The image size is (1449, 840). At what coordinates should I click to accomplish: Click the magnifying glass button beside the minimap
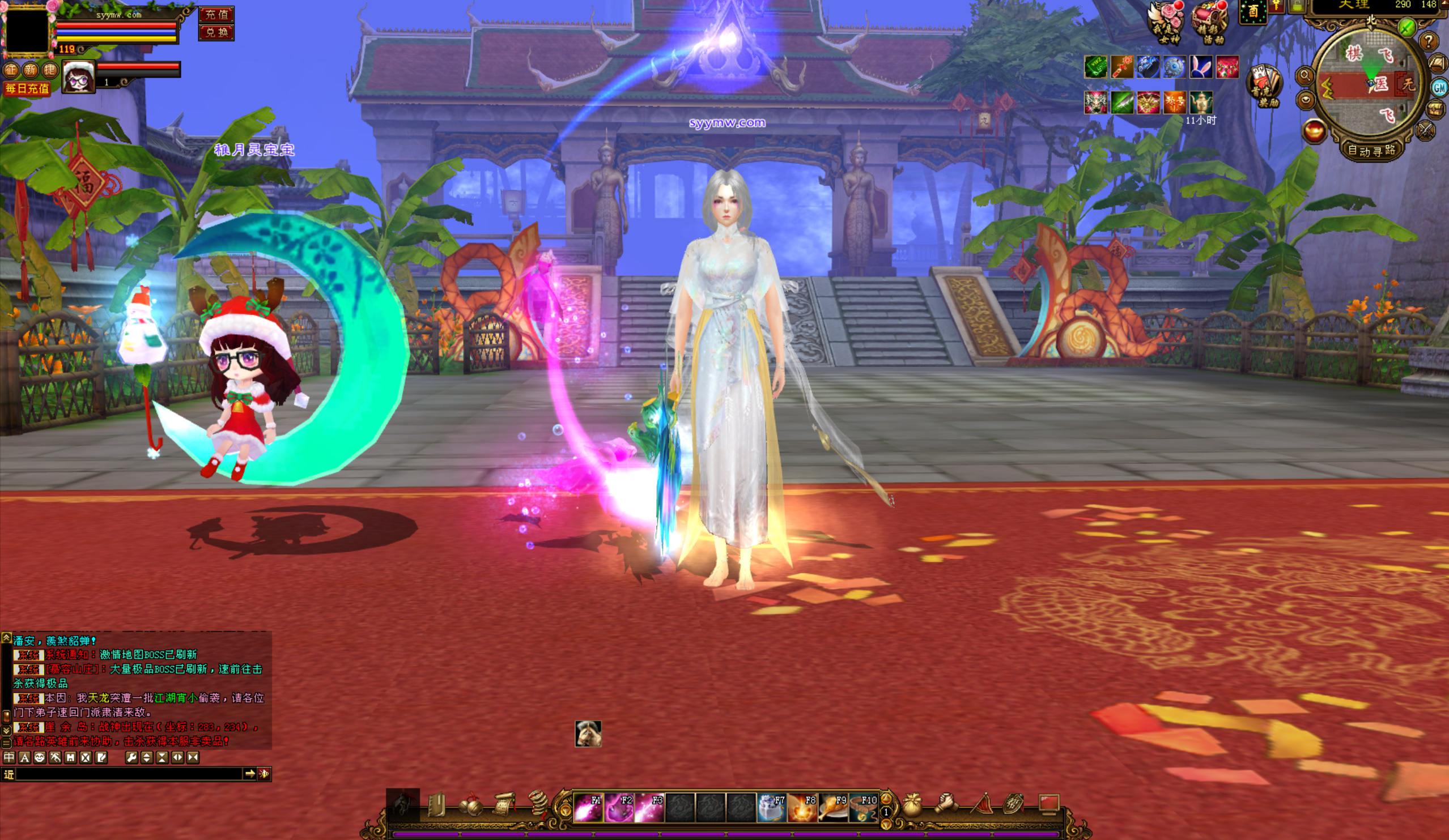(1304, 75)
